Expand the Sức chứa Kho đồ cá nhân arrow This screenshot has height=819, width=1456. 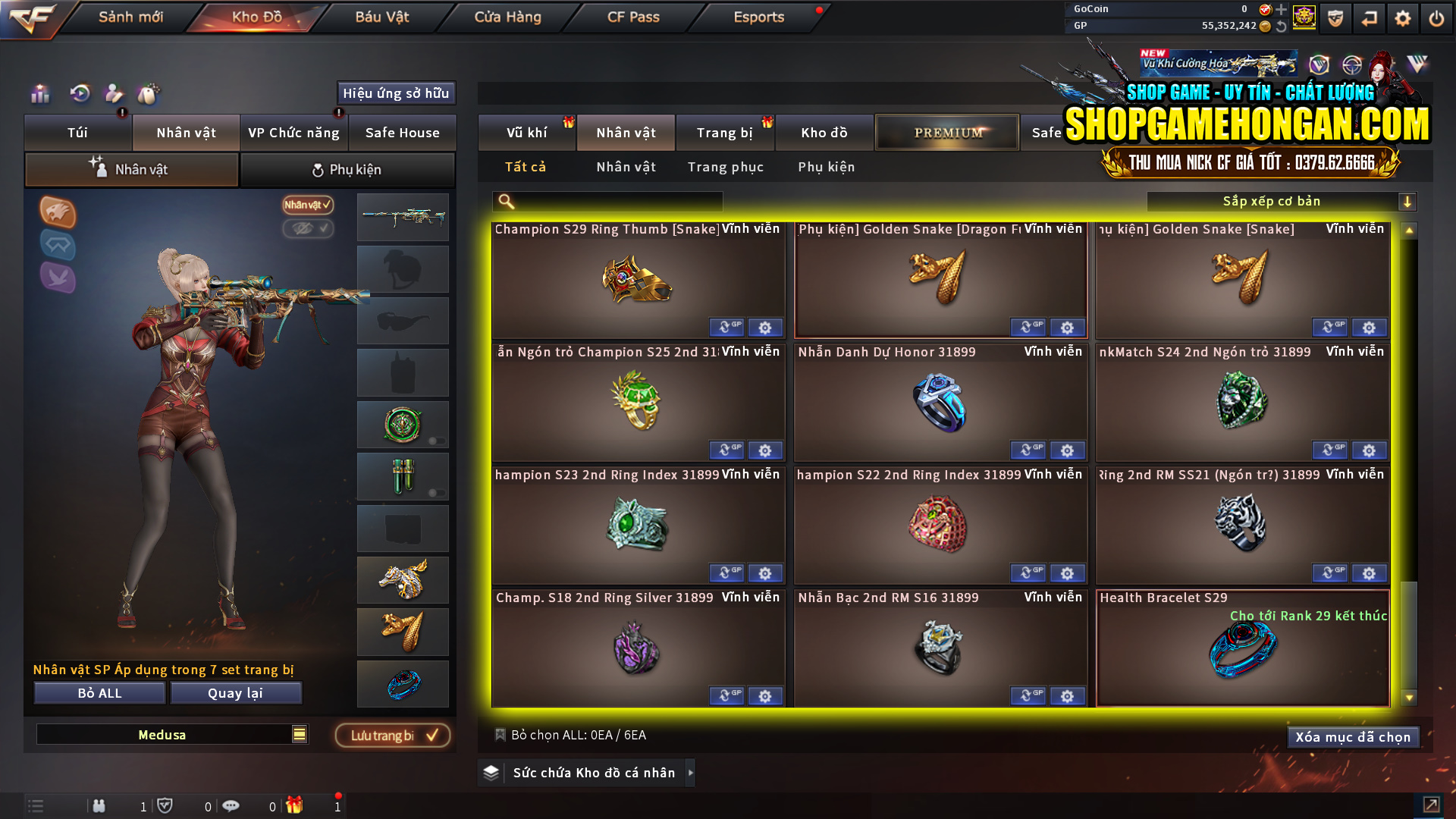pos(690,773)
